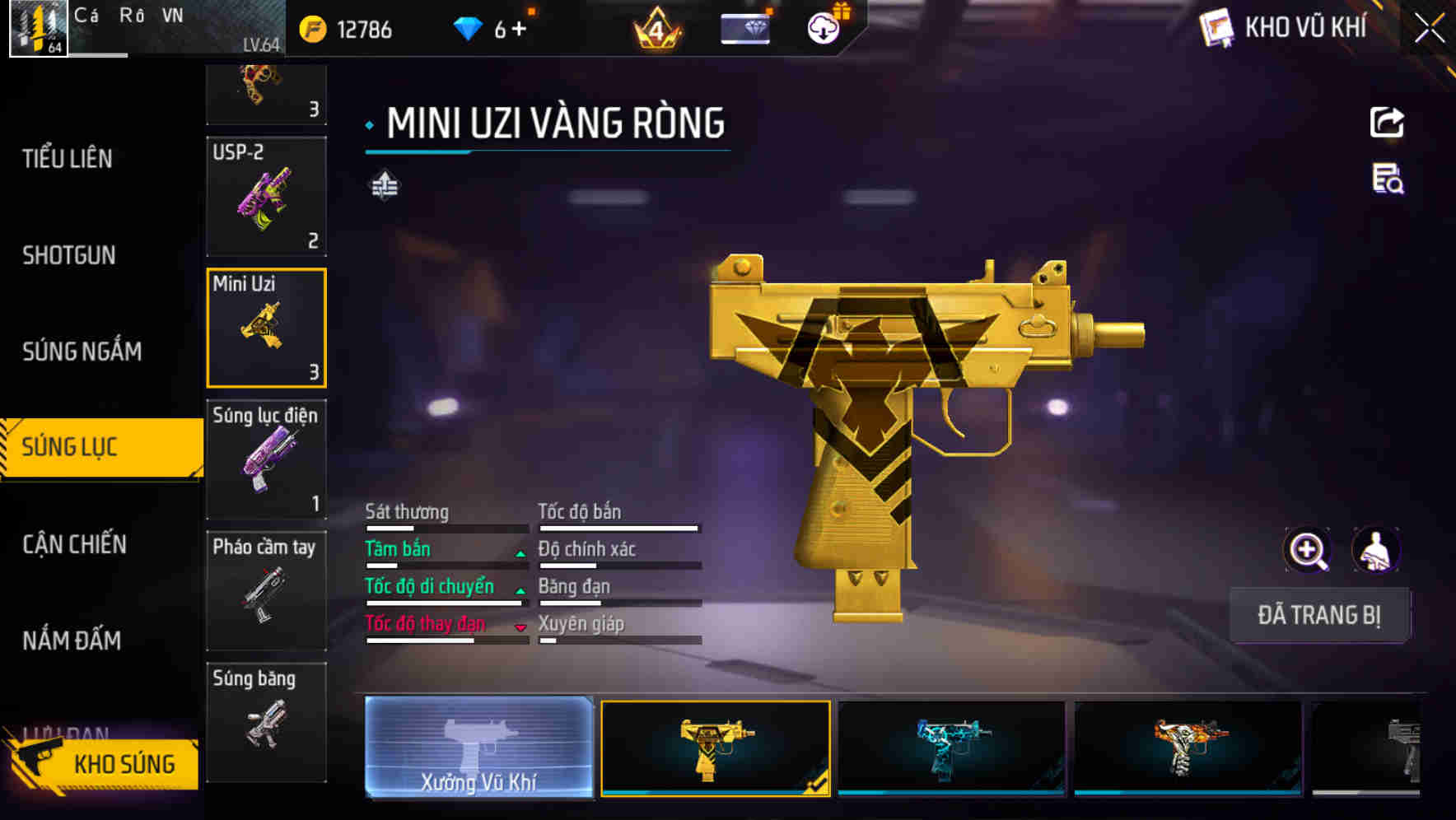1456x820 pixels.
Task: Click the ĐÃ TRANG BỊ button
Action: [x=1318, y=615]
